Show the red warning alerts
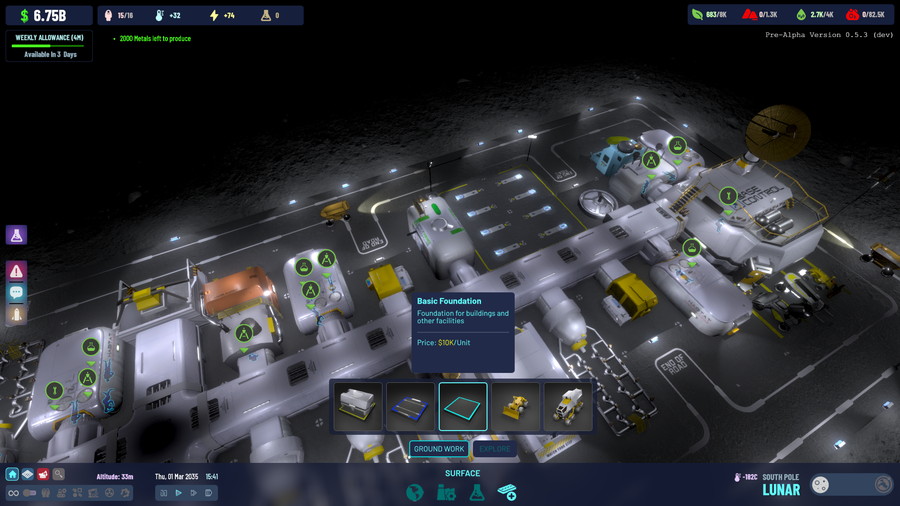 (16, 271)
